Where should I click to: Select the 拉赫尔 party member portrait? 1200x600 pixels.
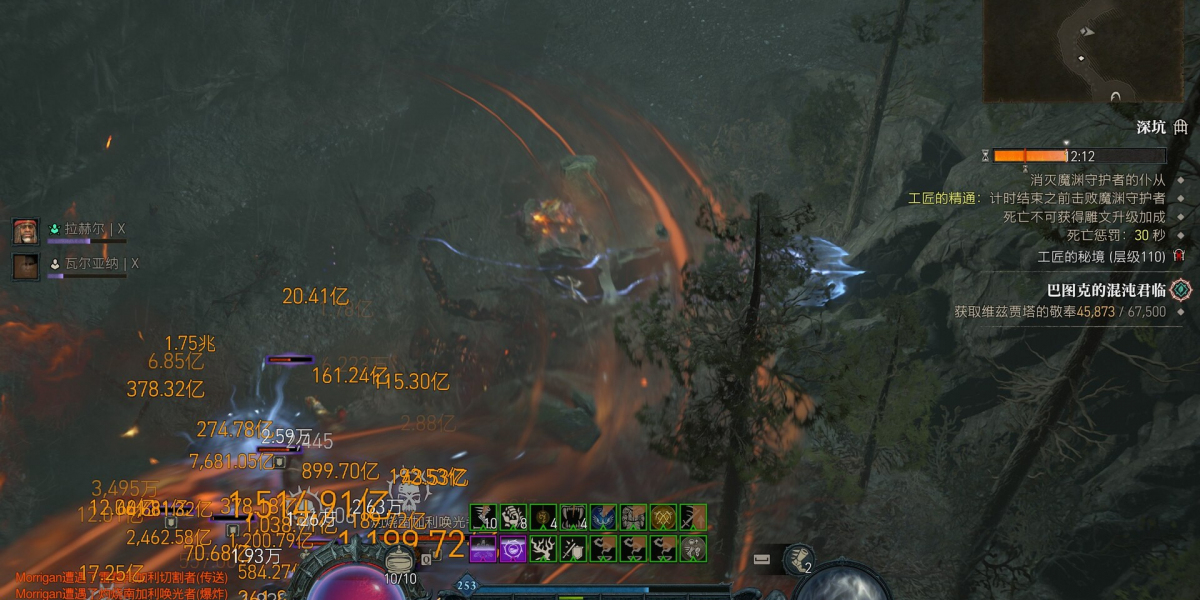pos(25,231)
